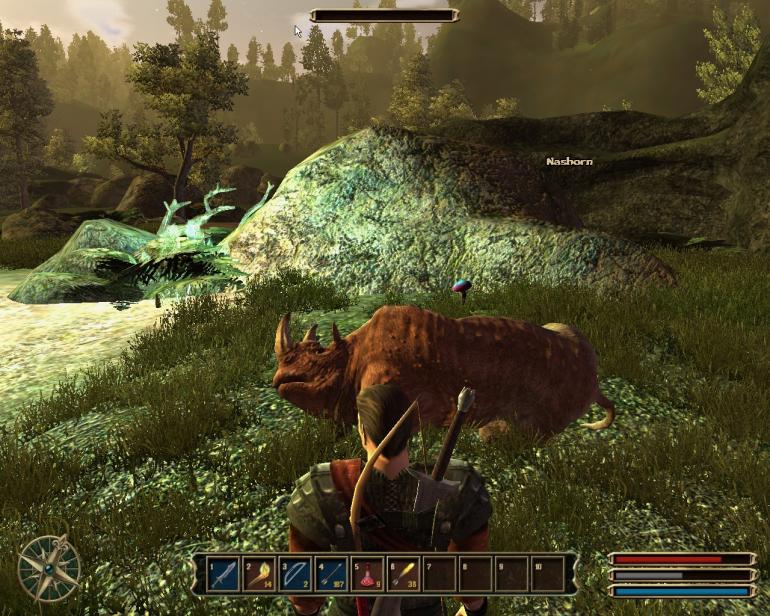
Task: Choose the bow in the hotbar
Action: coord(295,574)
